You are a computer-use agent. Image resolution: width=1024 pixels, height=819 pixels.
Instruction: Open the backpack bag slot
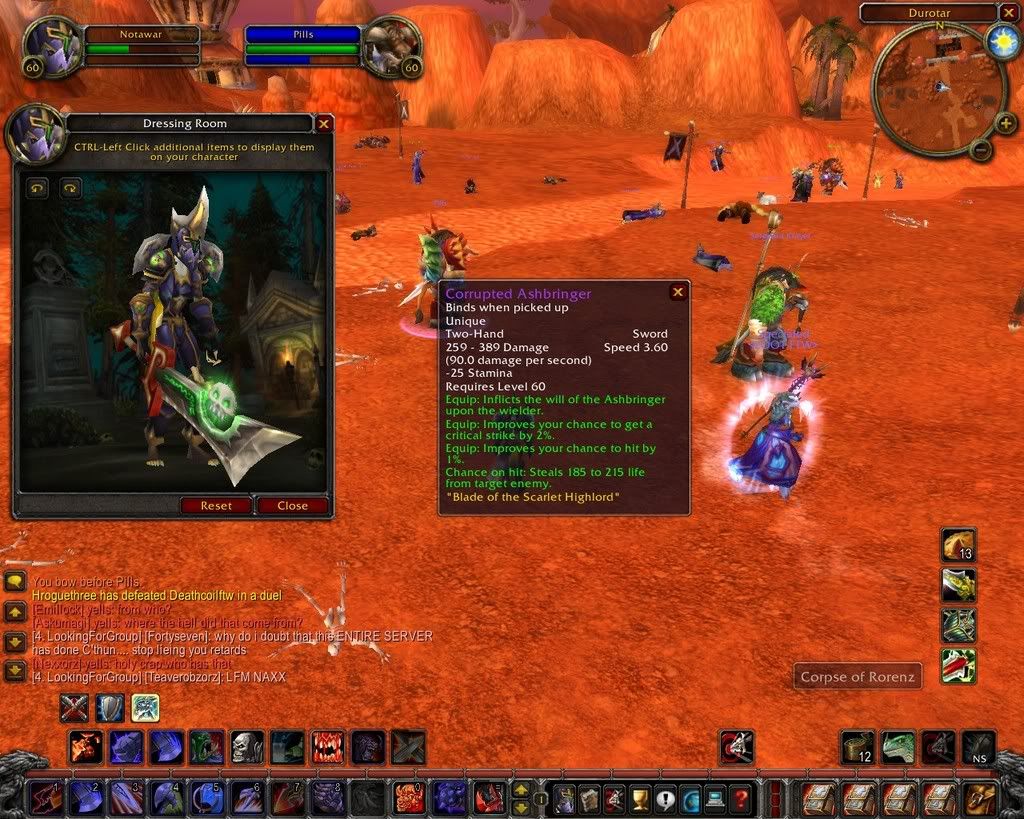point(977,799)
